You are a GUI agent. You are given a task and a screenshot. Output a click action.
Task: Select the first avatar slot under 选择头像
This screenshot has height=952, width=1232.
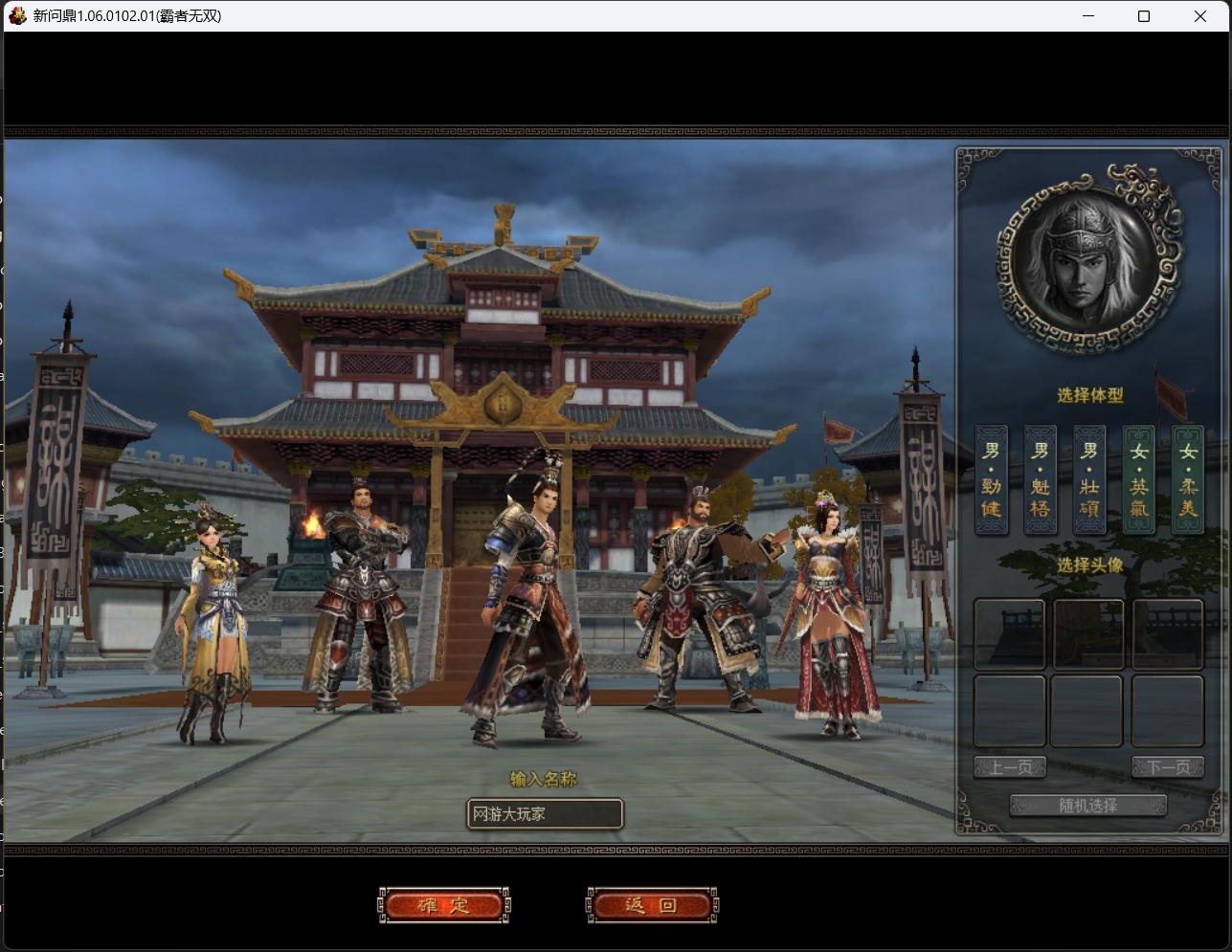click(x=1009, y=633)
